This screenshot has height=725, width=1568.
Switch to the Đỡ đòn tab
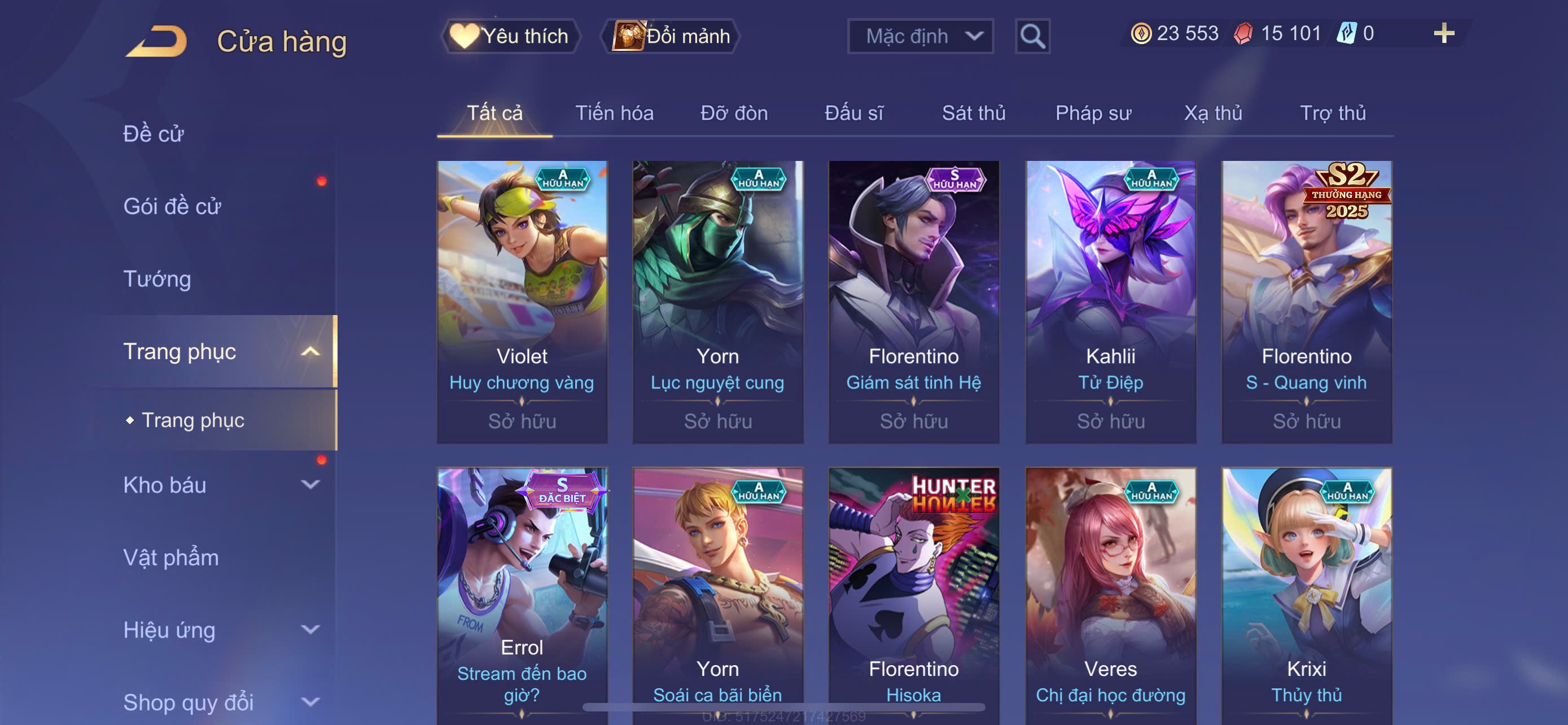tap(733, 113)
